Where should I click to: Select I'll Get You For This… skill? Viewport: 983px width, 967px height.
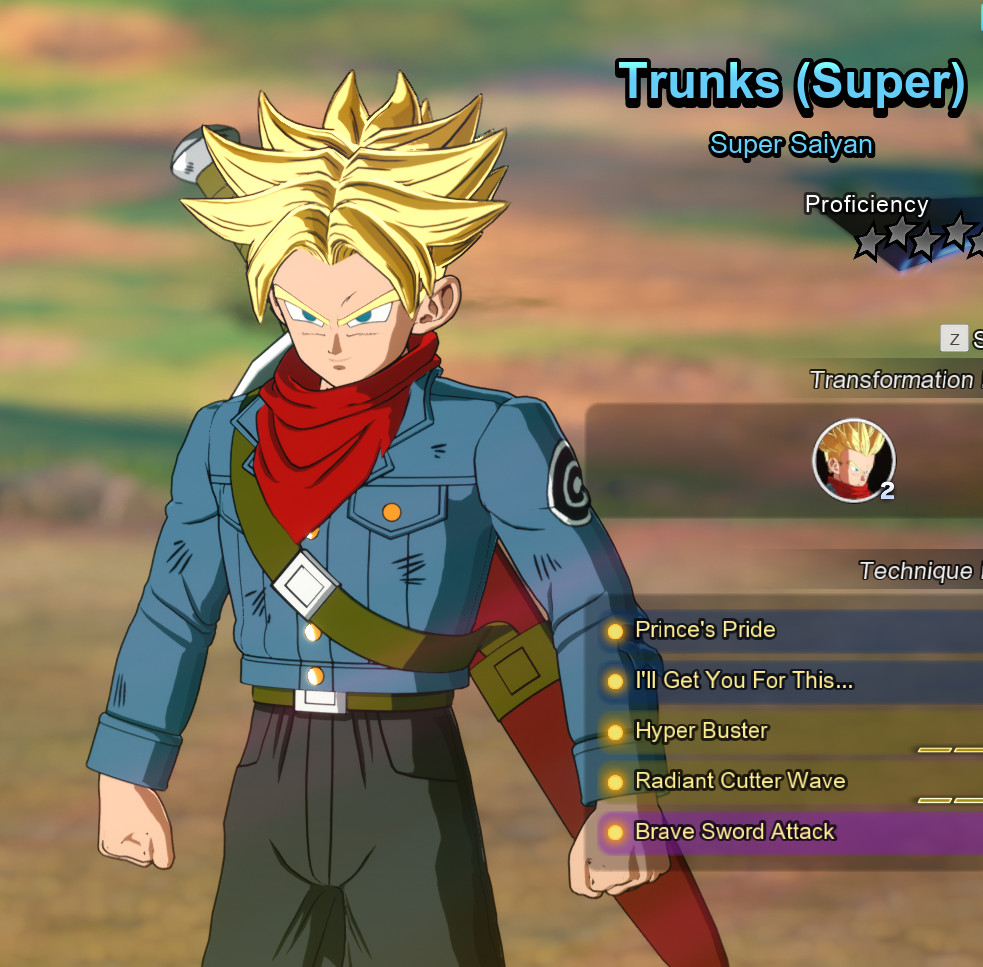(x=744, y=681)
